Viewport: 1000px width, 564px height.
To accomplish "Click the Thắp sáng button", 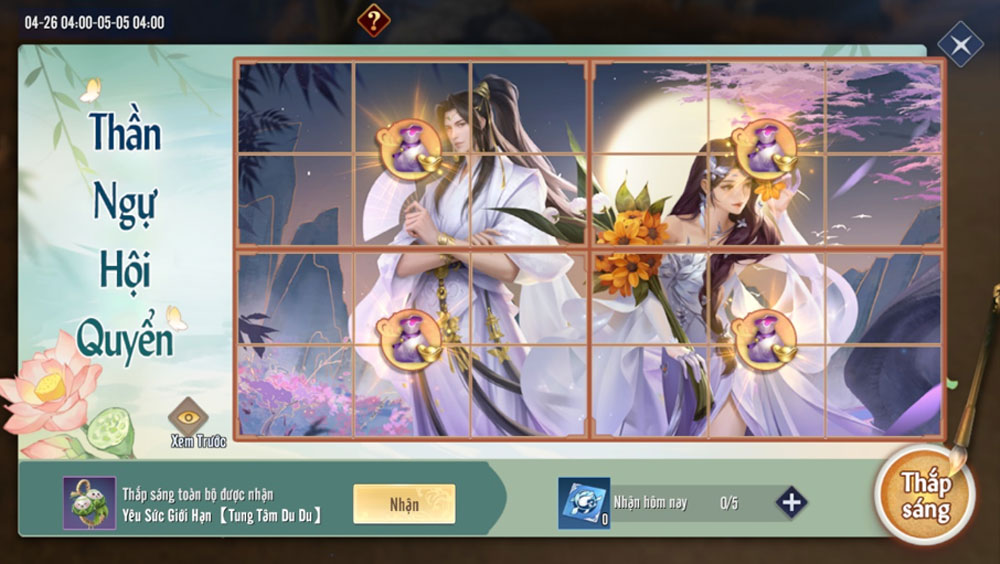I will (x=925, y=496).
